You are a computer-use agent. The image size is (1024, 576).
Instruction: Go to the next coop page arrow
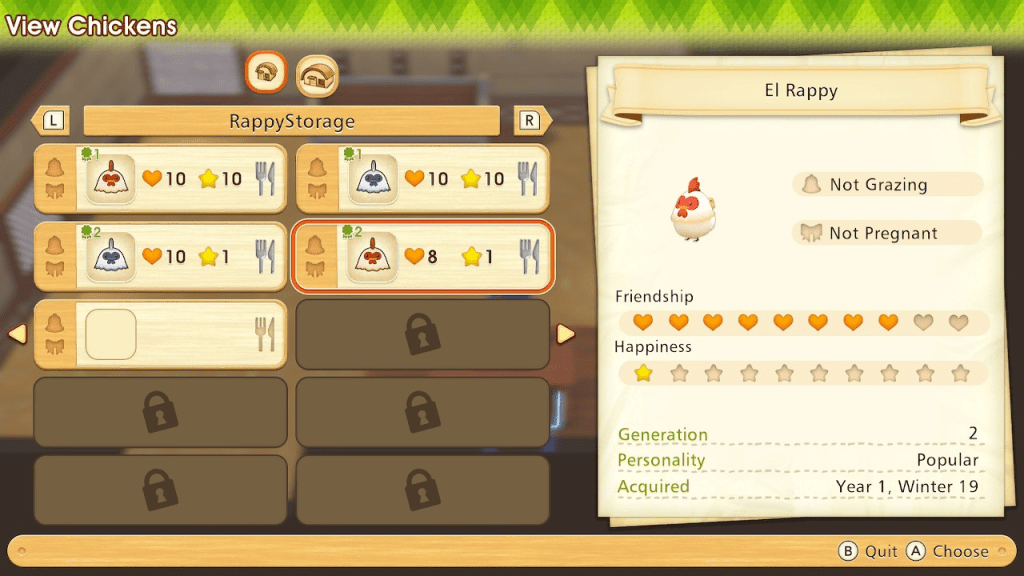point(565,334)
